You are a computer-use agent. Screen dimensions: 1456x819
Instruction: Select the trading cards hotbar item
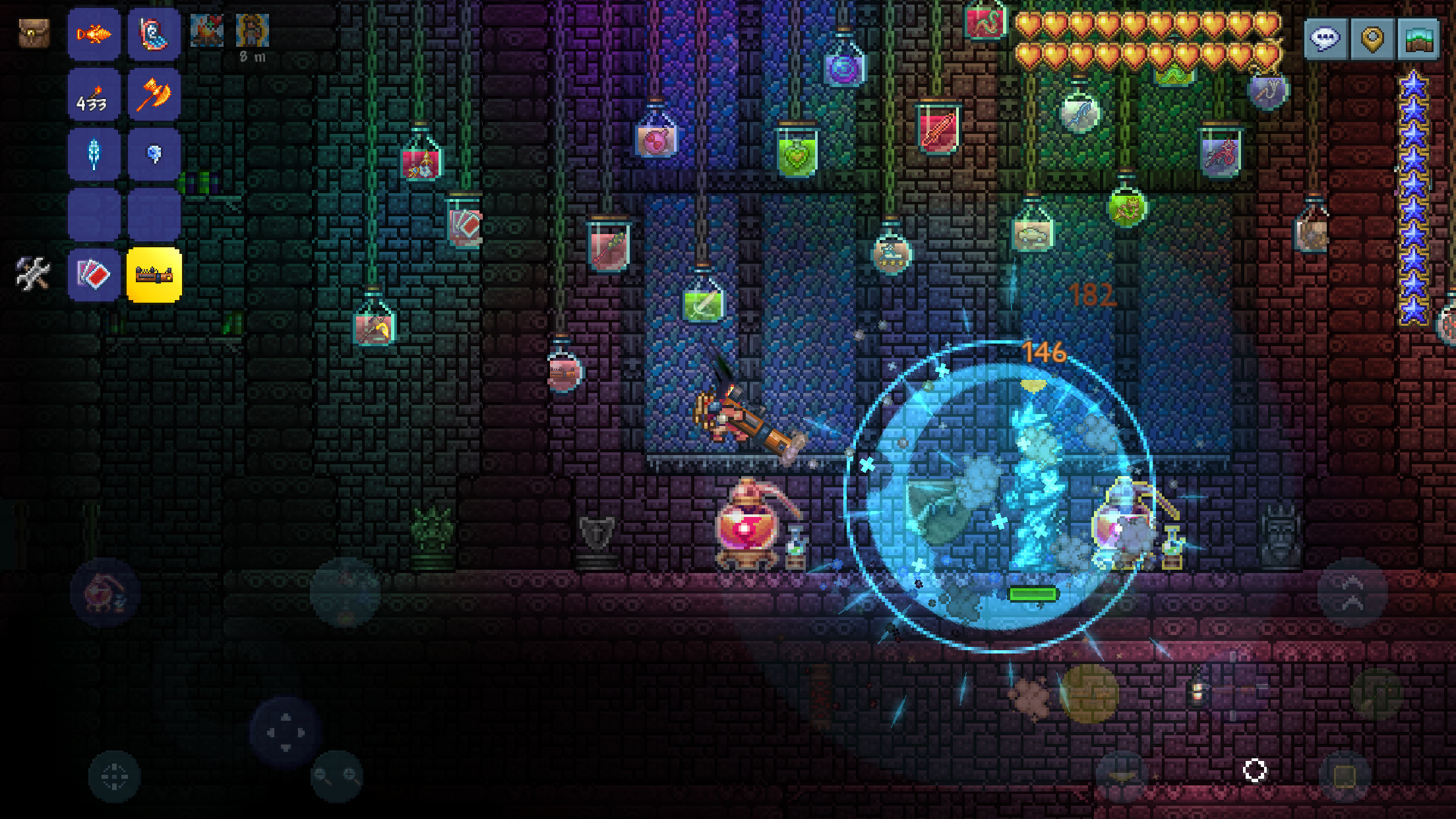click(x=94, y=274)
